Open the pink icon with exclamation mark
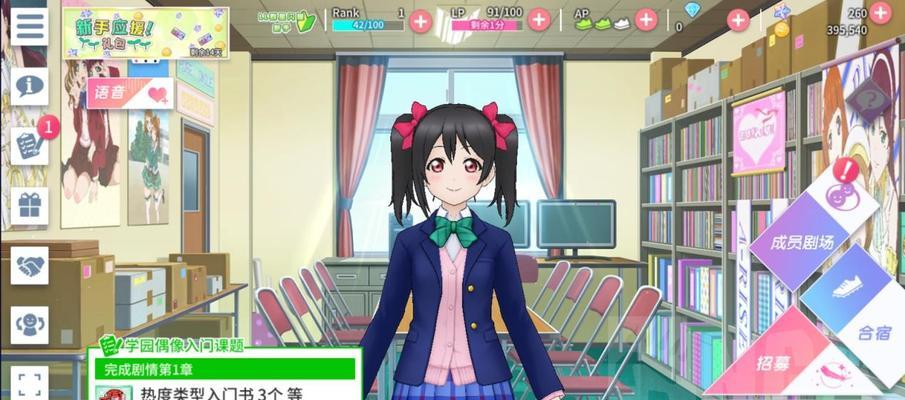Image resolution: width=905 pixels, height=400 pixels. coord(843,188)
